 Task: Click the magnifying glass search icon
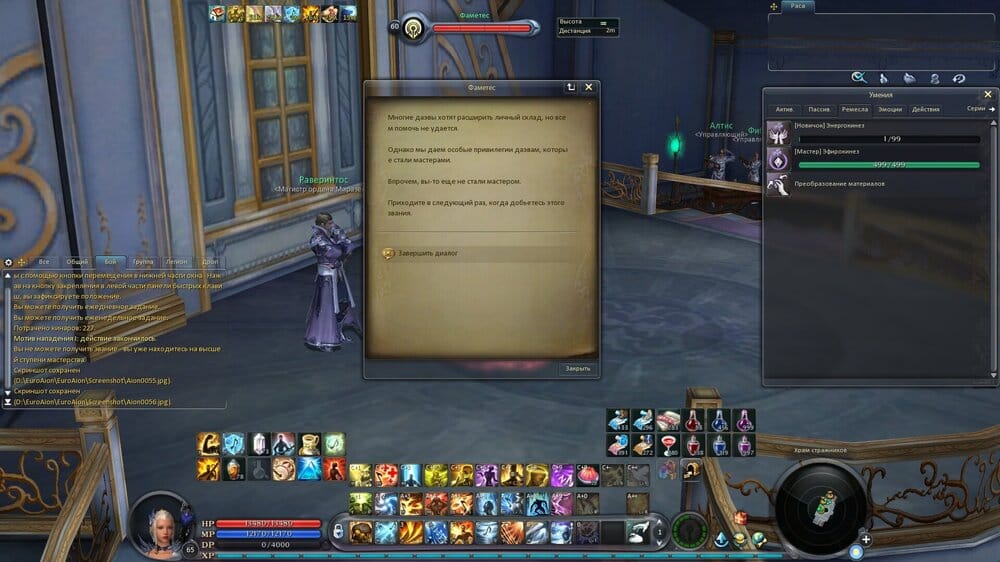858,77
